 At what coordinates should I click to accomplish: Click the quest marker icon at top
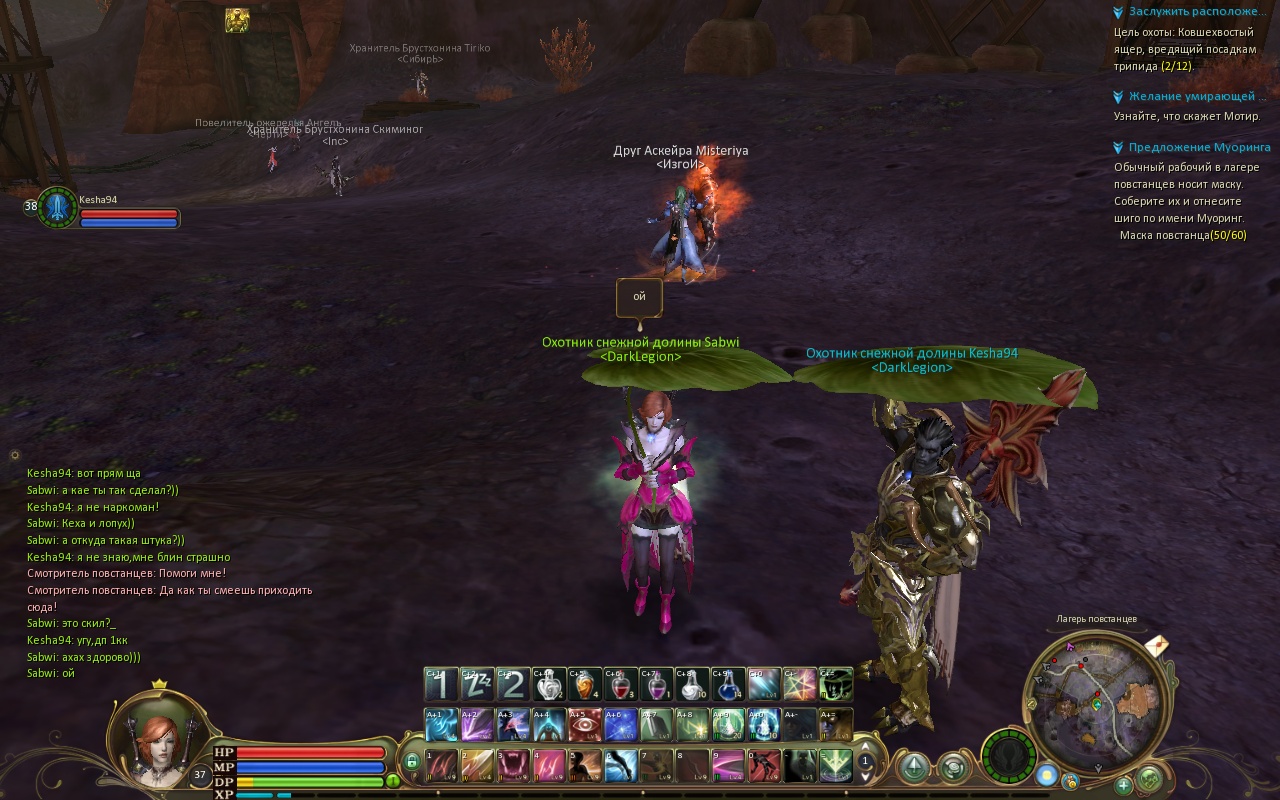[x=237, y=20]
